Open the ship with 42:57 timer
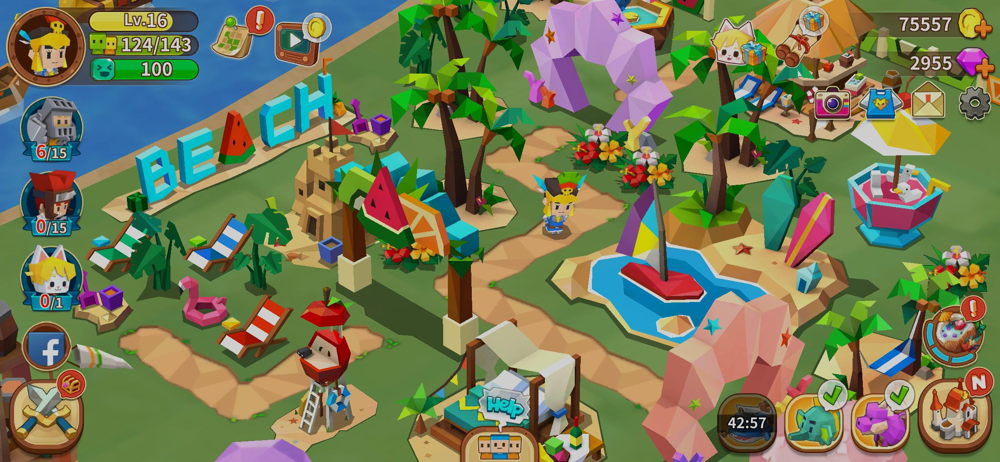The width and height of the screenshot is (1000, 462). (746, 420)
